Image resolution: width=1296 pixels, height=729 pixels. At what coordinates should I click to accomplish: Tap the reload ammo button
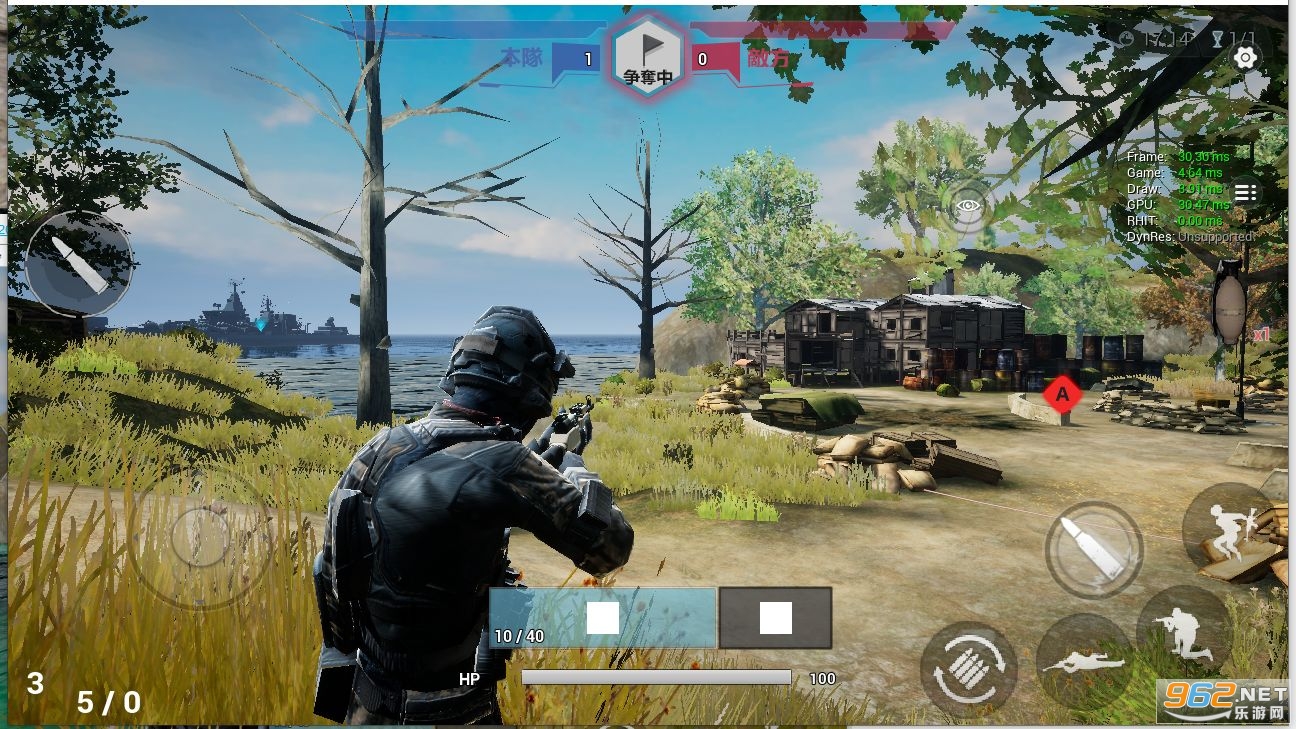[x=968, y=669]
